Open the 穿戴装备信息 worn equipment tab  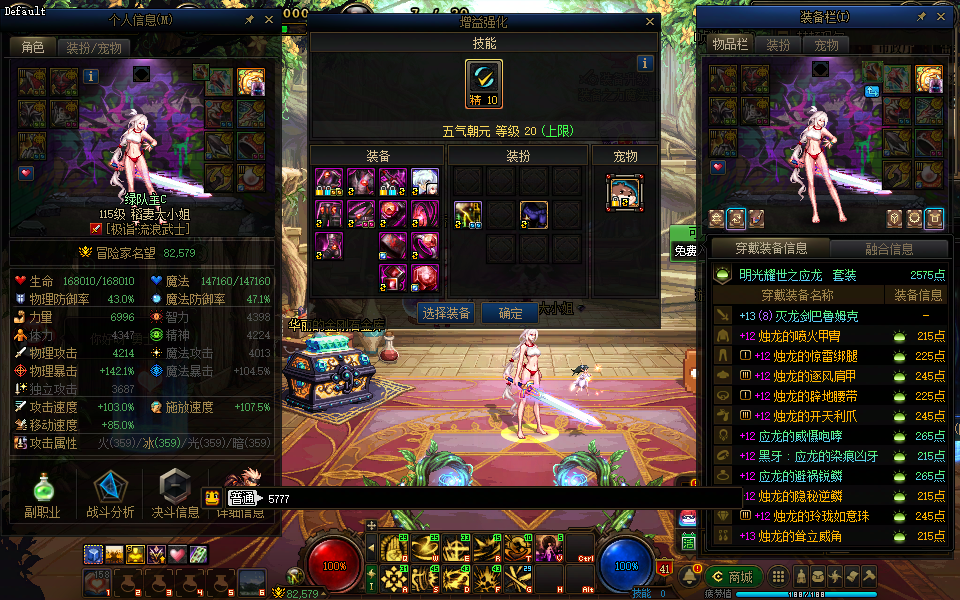click(770, 248)
